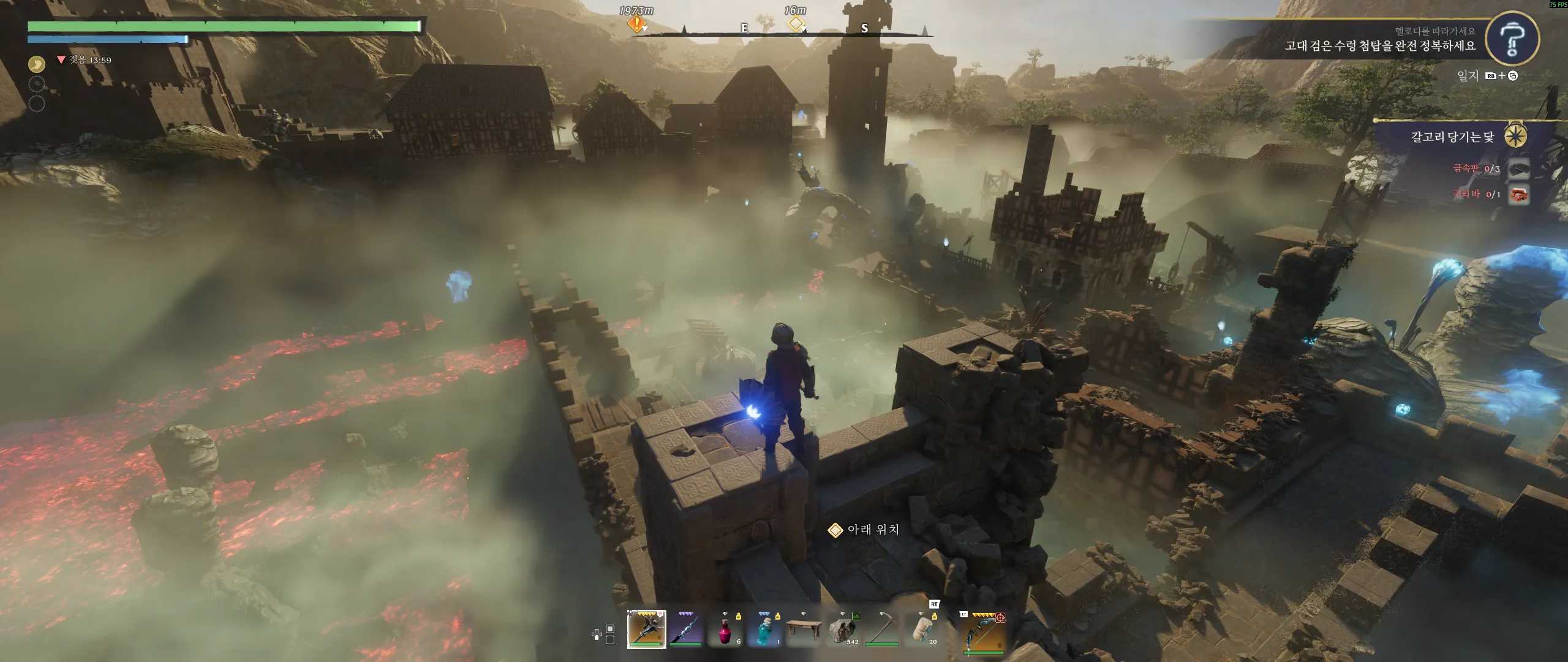Select the purple twisted staff slot

click(685, 629)
